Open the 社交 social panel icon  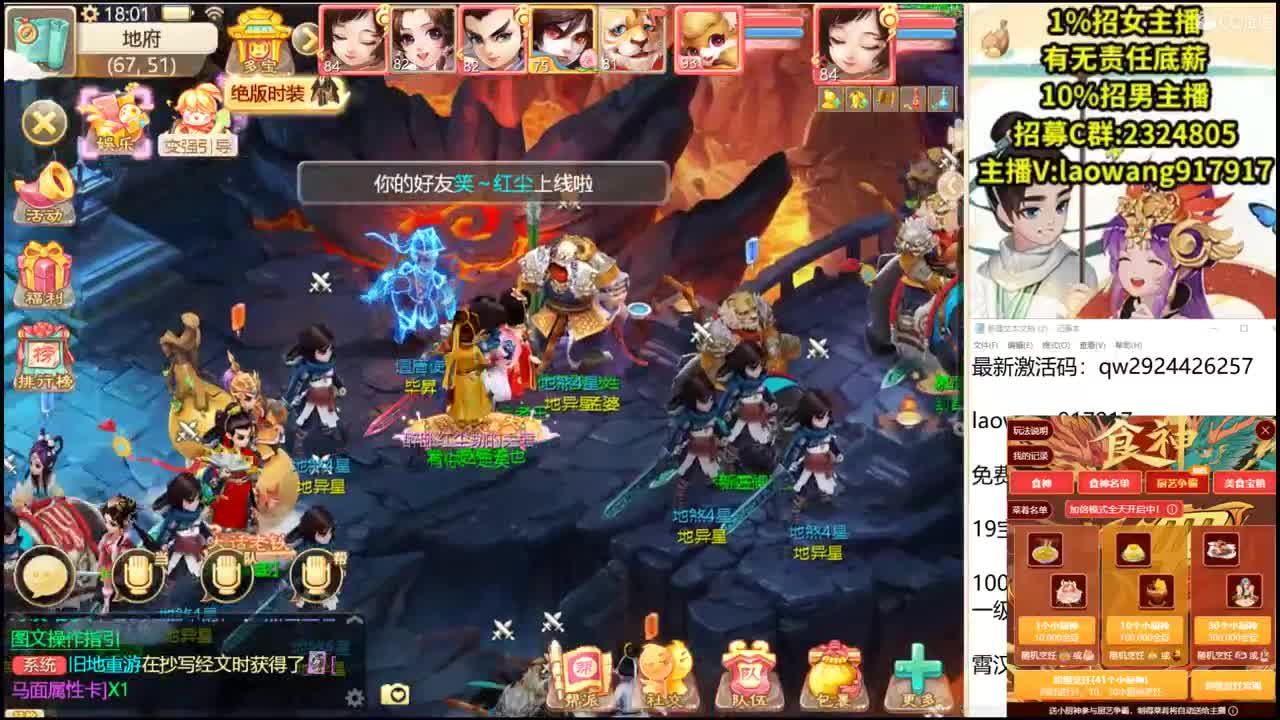[x=663, y=672]
